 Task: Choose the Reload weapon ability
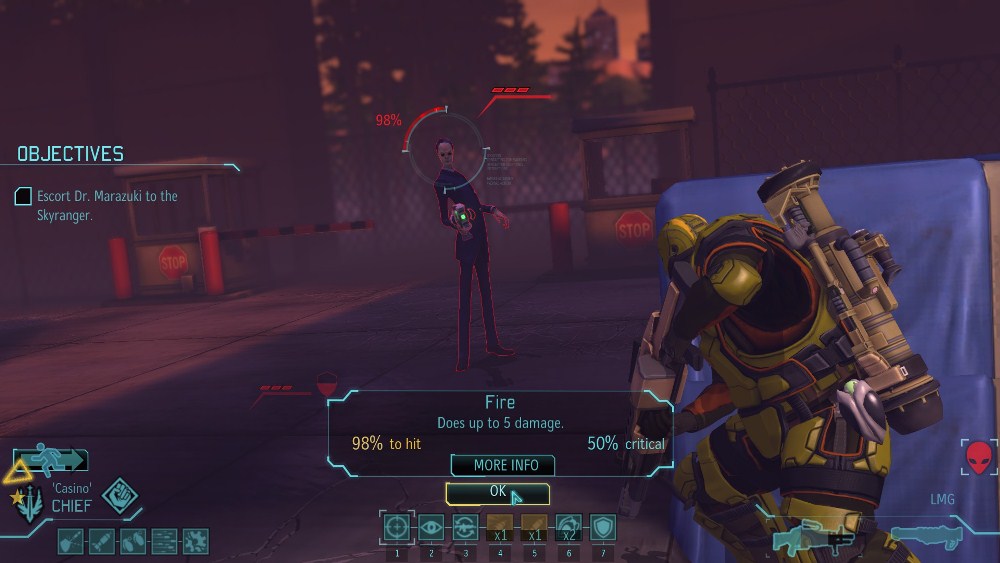point(465,527)
